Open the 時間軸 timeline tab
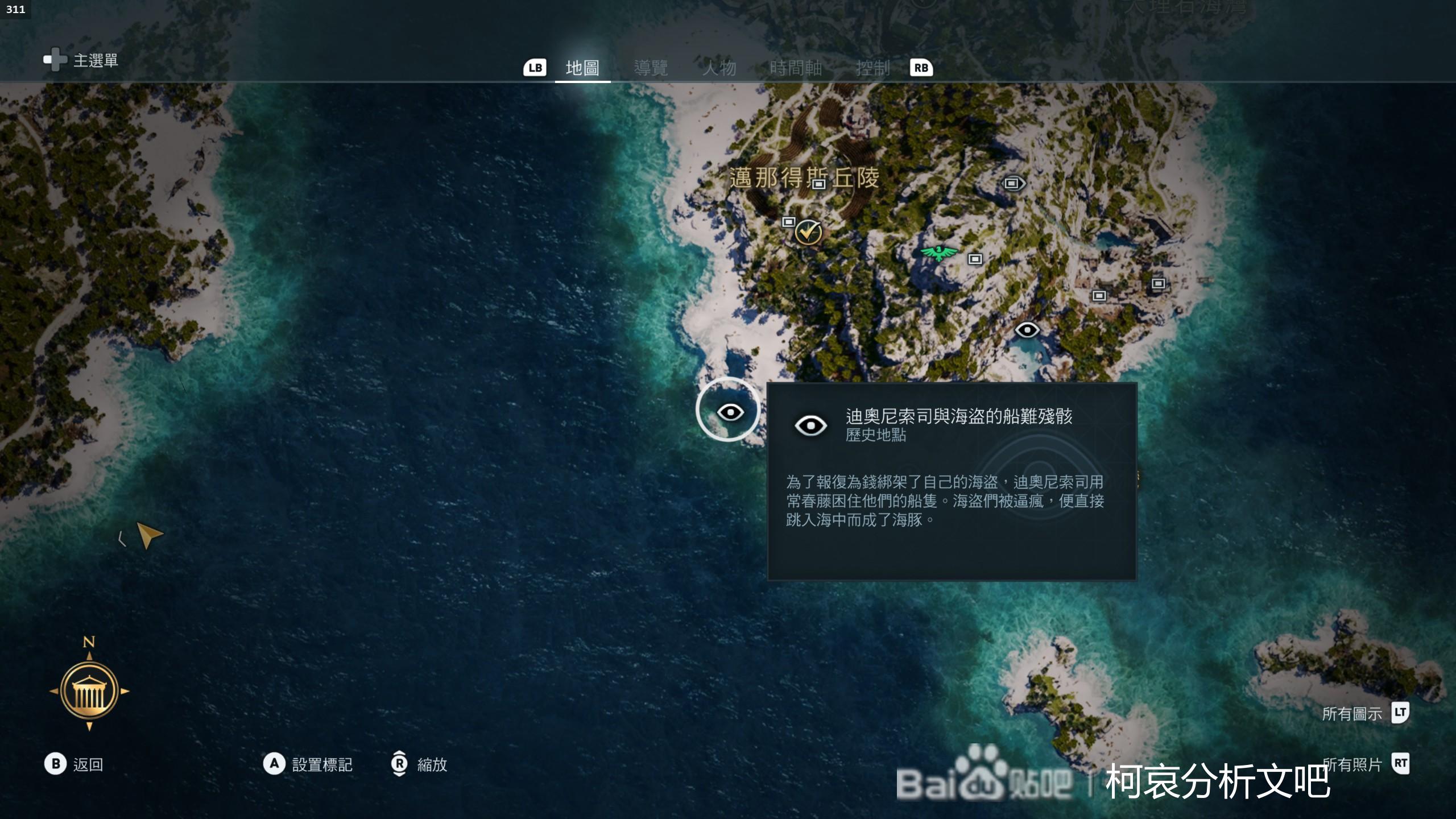1456x819 pixels. point(796,68)
